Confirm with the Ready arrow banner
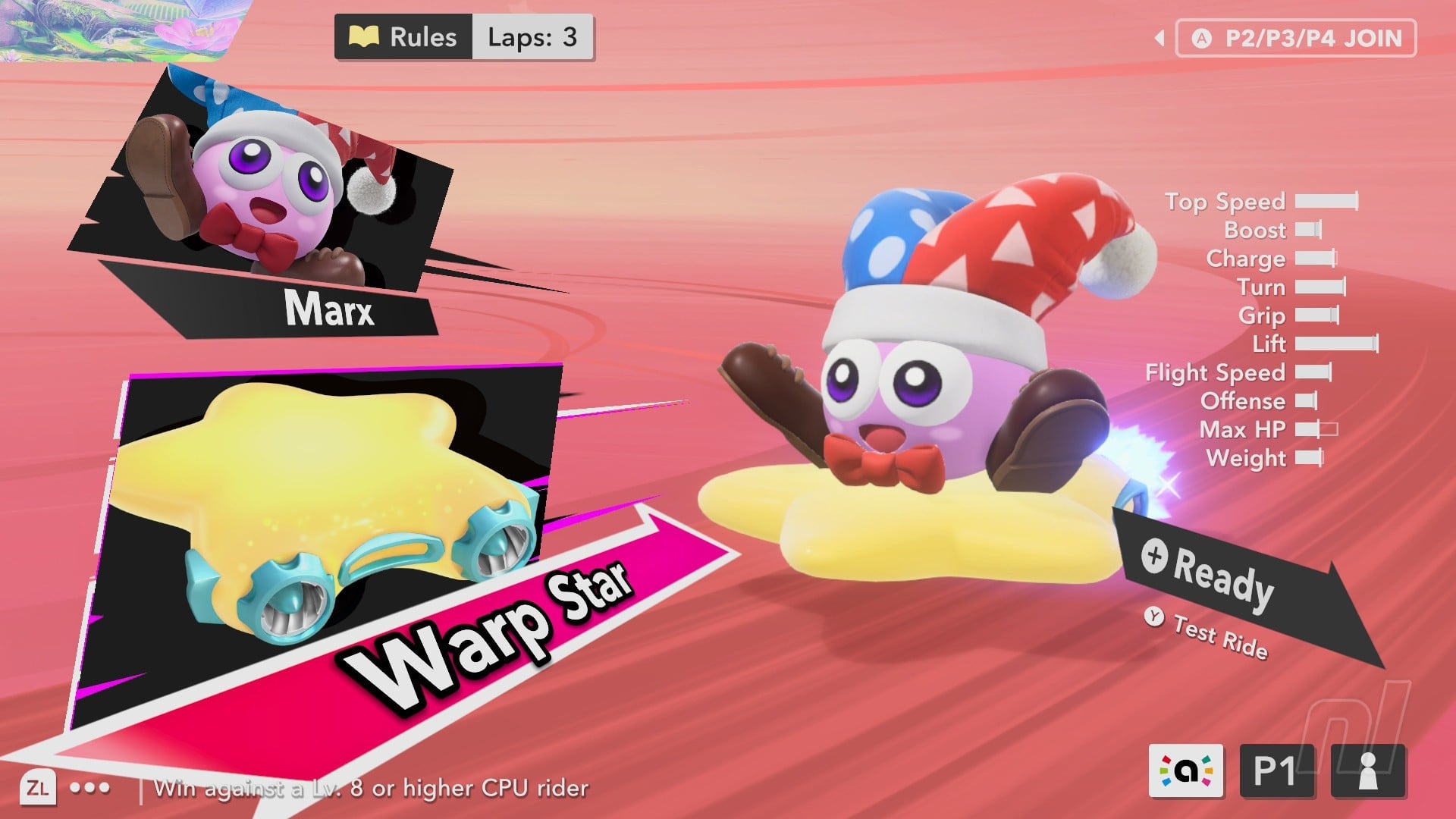Image resolution: width=1456 pixels, height=819 pixels. point(1222,580)
